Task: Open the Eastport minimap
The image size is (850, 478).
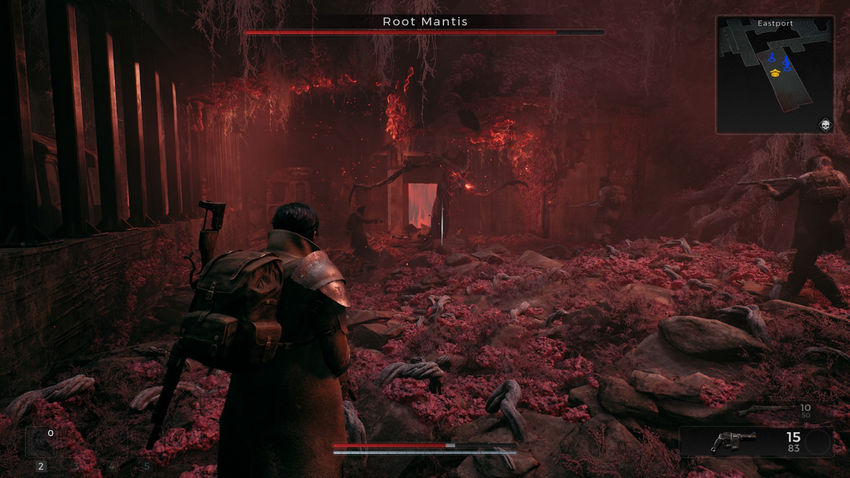Action: pyautogui.click(x=775, y=74)
